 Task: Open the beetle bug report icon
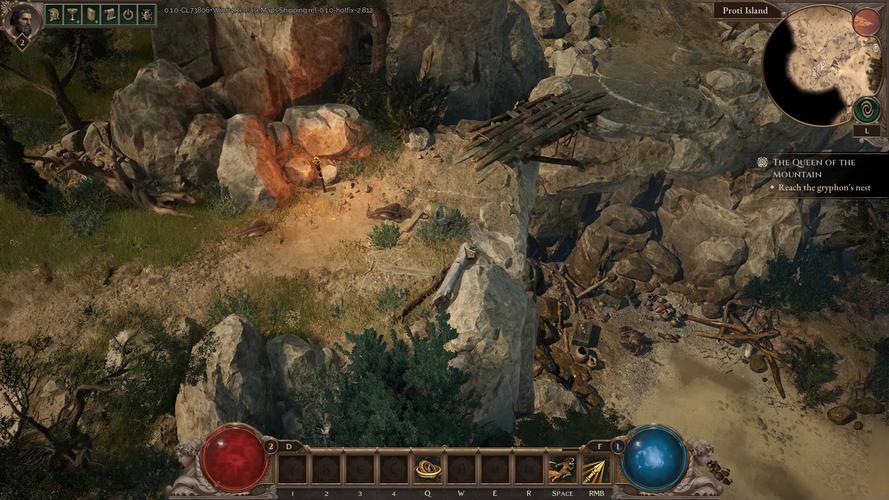[x=146, y=15]
